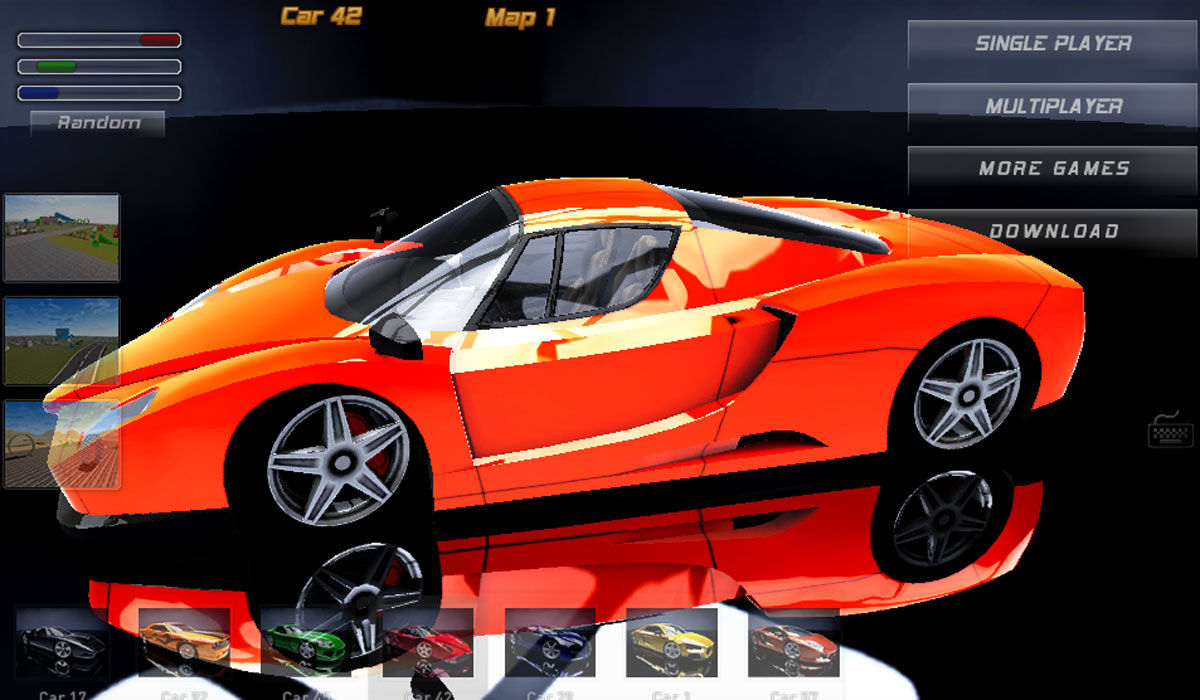This screenshot has width=1200, height=700.
Task: Randomize the car color with Random
Action: coord(98,123)
